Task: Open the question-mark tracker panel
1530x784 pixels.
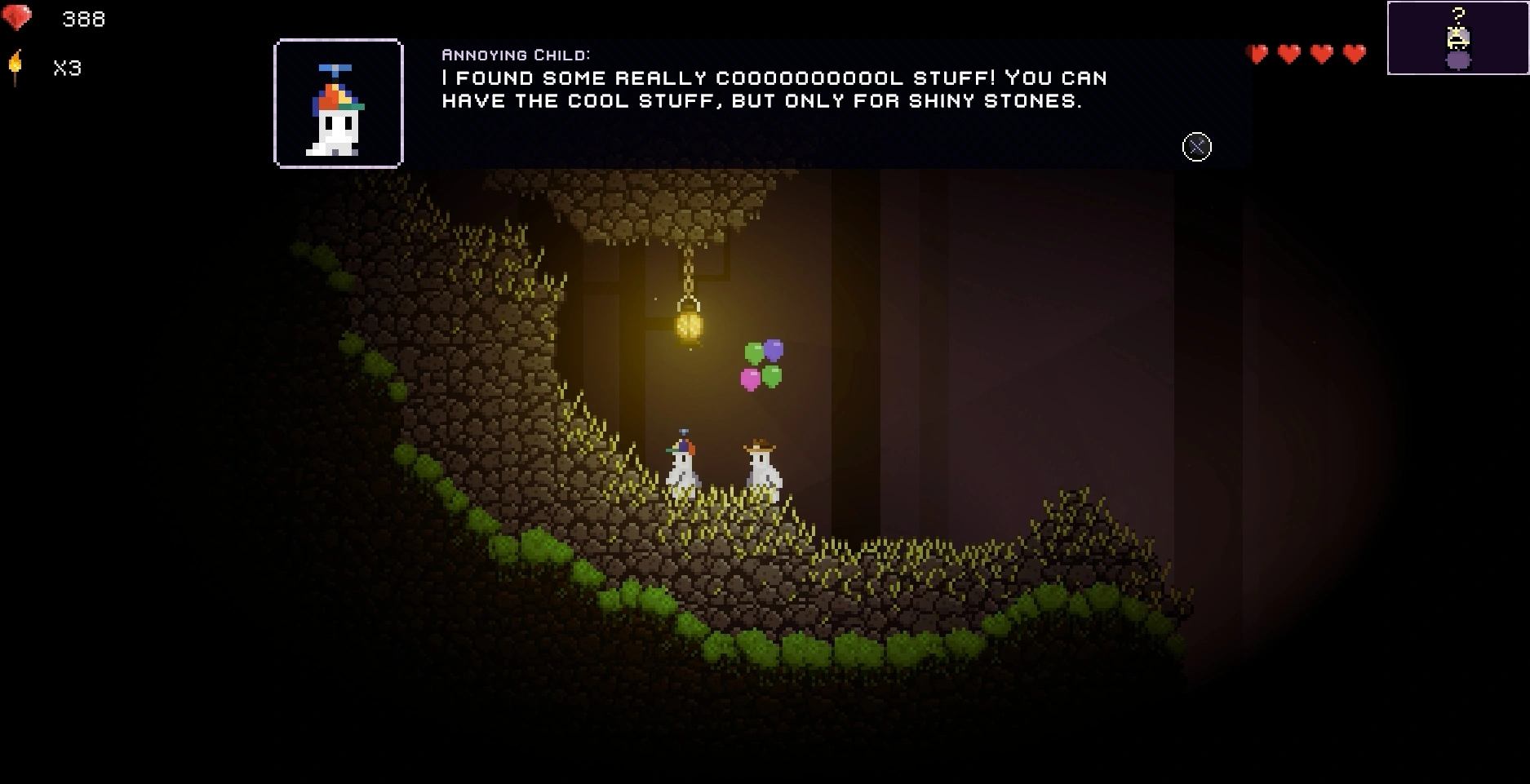Action: (x=1457, y=38)
